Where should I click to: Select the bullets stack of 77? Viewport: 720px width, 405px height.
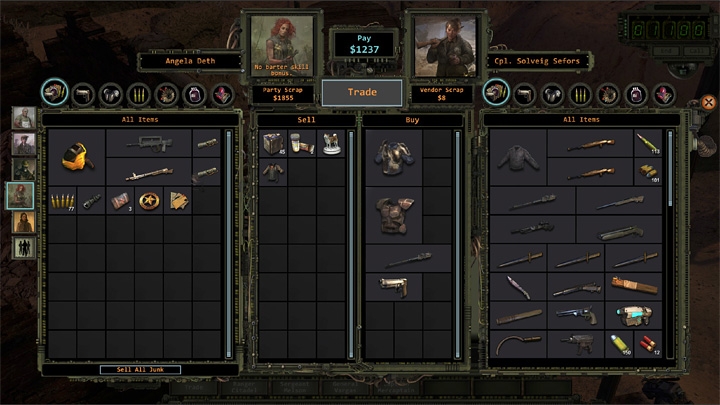pos(65,201)
